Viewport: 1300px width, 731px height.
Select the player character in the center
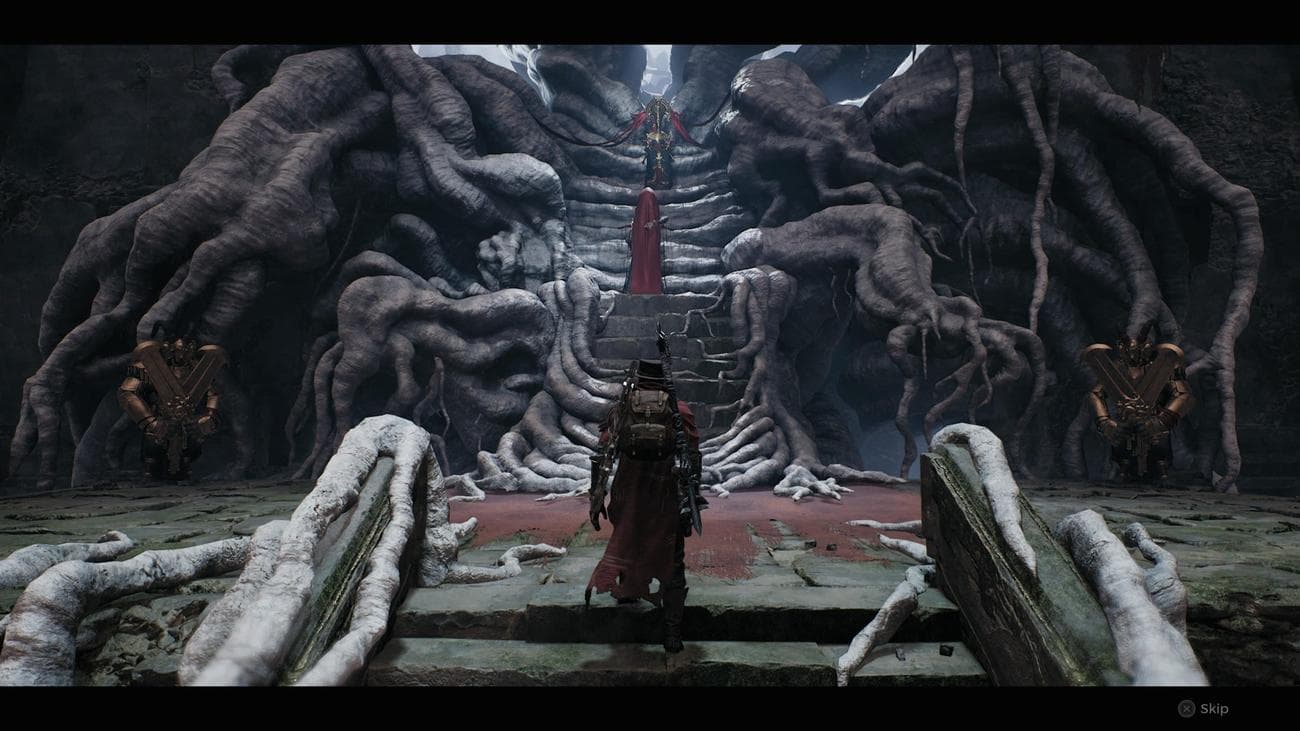point(650,470)
